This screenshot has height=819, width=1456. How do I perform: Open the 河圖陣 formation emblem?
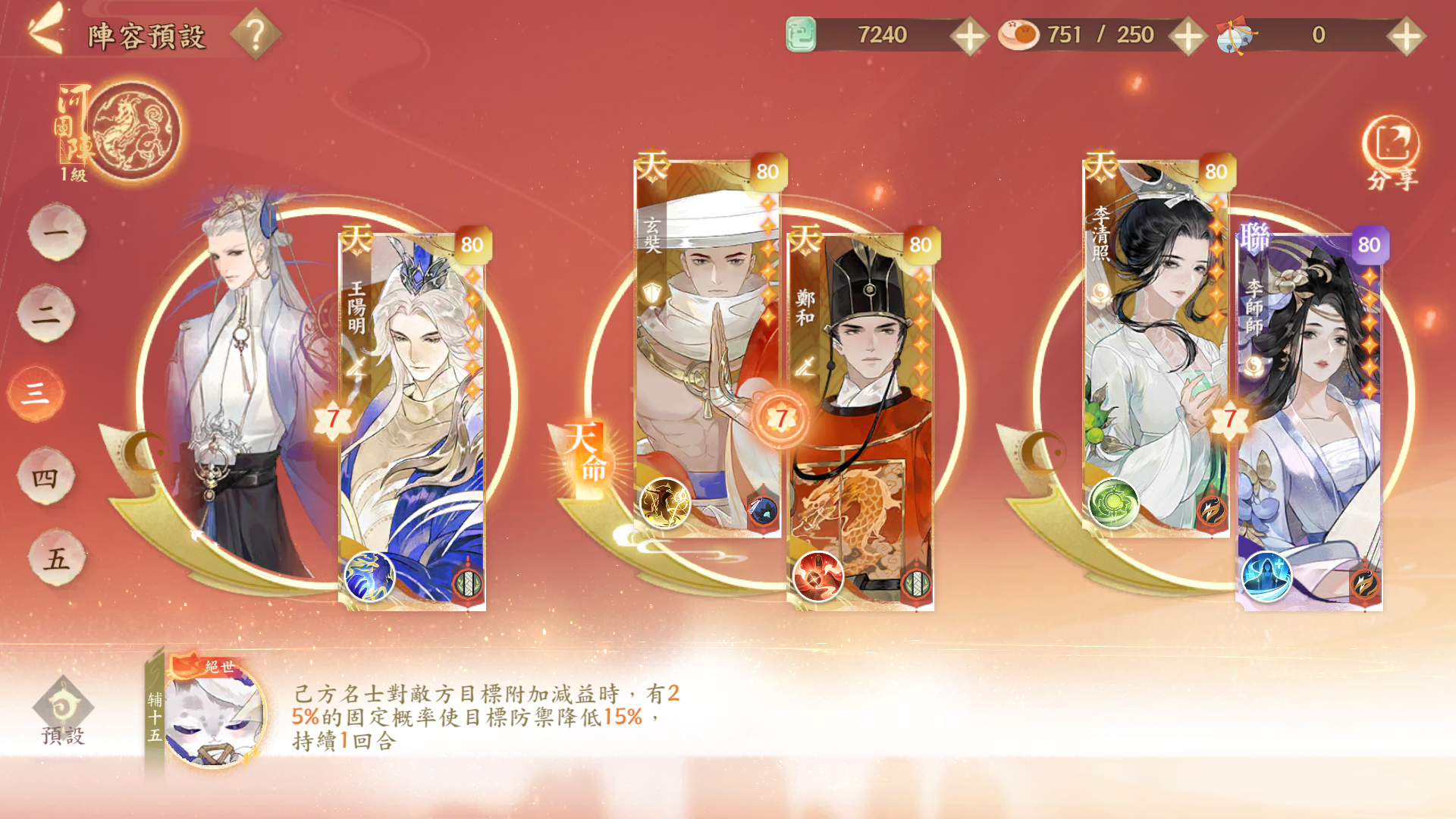tap(133, 130)
